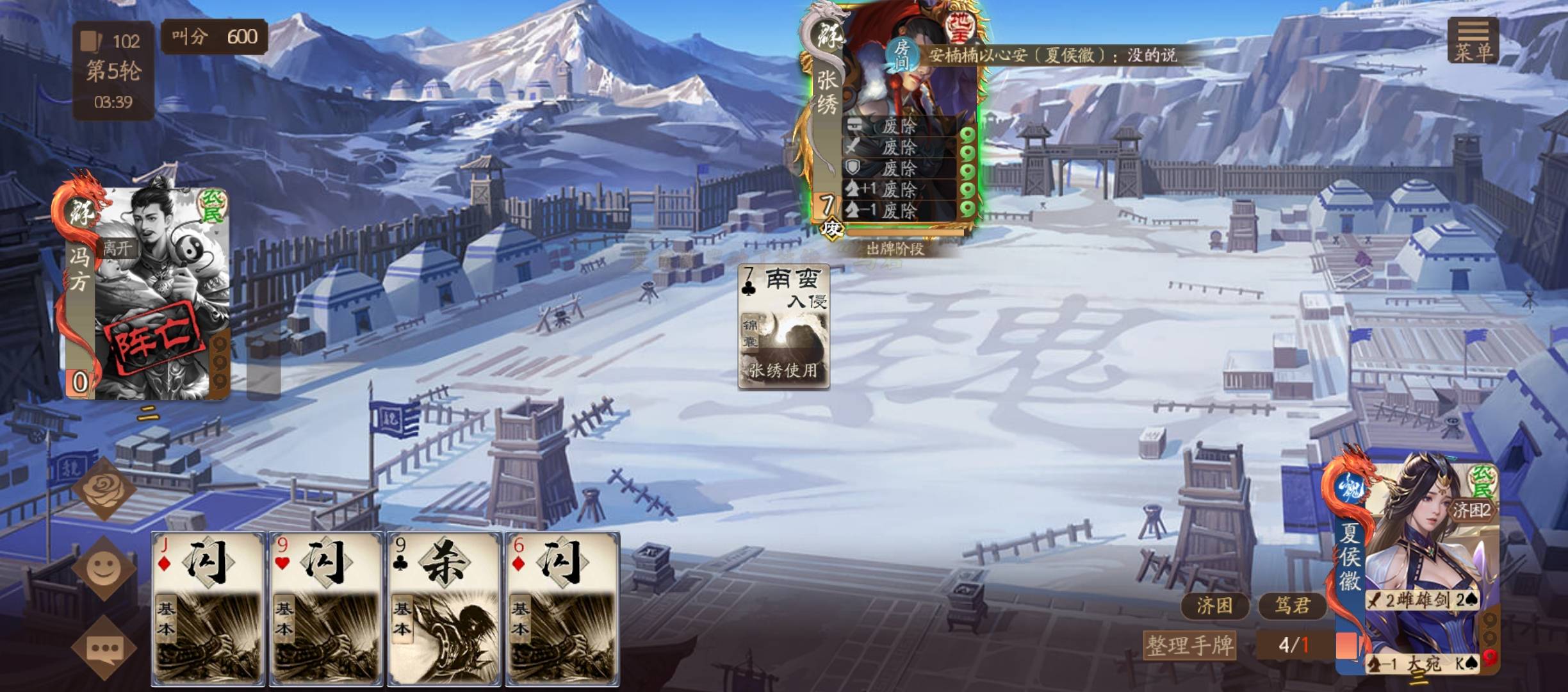Activate the 济困 skill button

click(x=1214, y=605)
